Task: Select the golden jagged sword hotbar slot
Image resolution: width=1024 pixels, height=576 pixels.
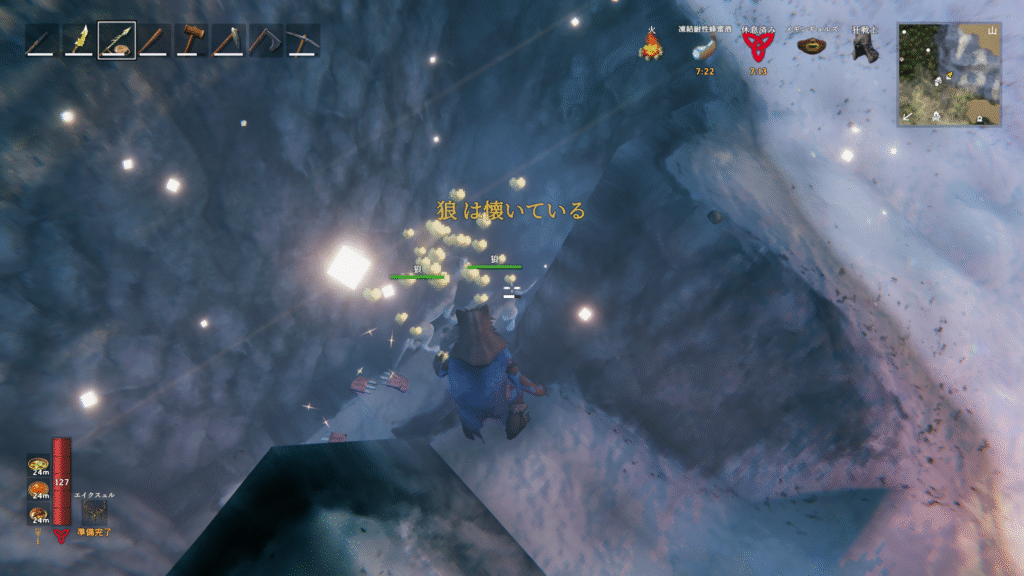Action: (79, 41)
